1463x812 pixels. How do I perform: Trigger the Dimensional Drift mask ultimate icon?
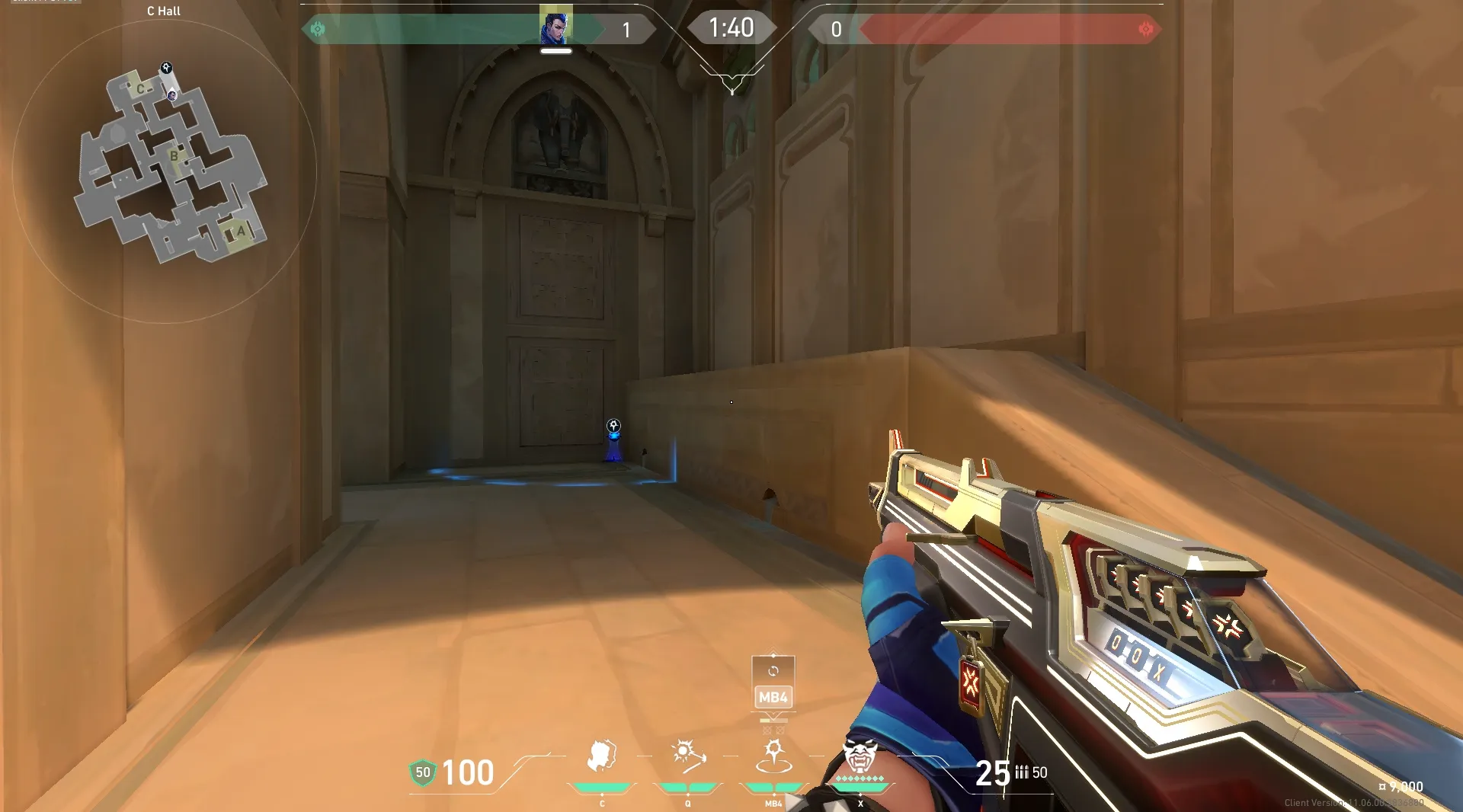click(860, 757)
